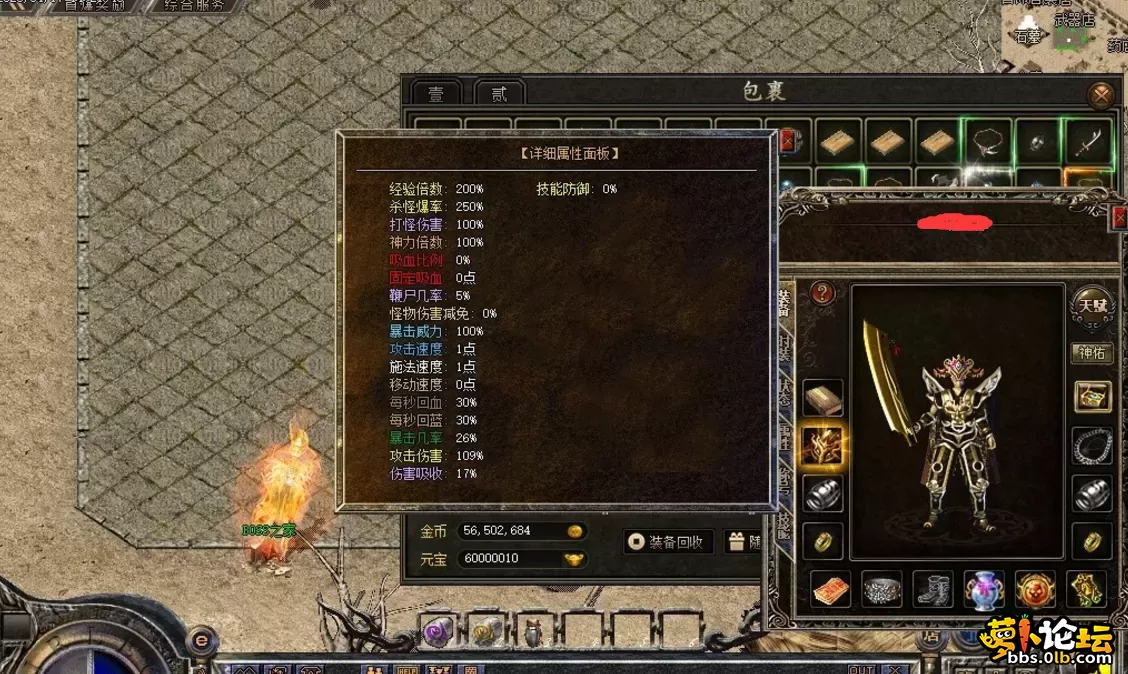
Task: Use the yellow scroll in quickbar
Action: [487, 631]
